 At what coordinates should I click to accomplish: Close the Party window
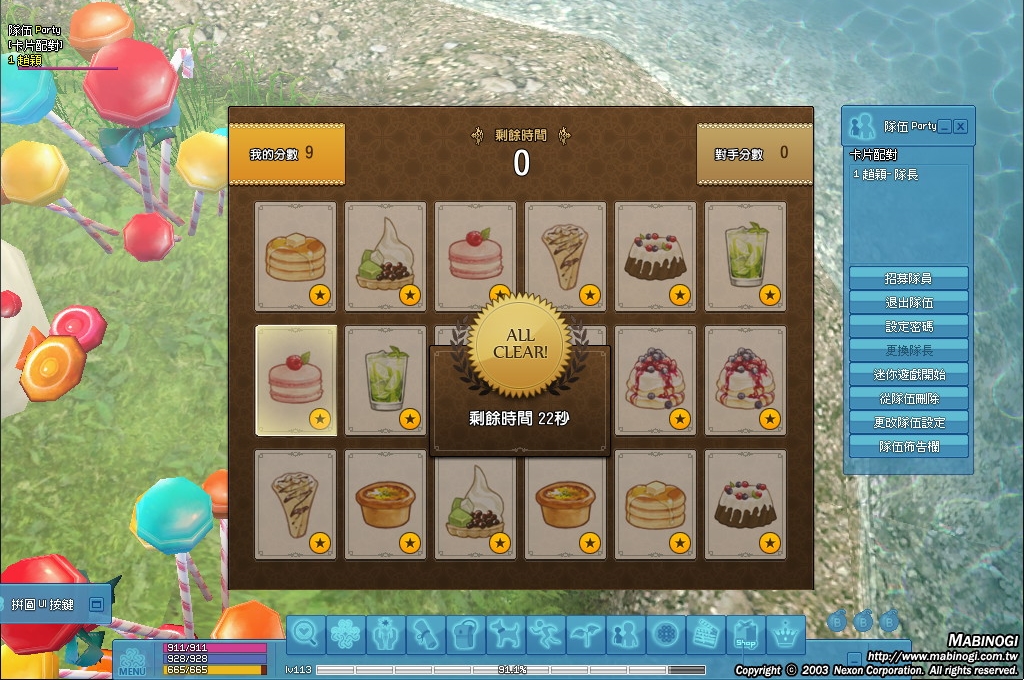pyautogui.click(x=961, y=127)
